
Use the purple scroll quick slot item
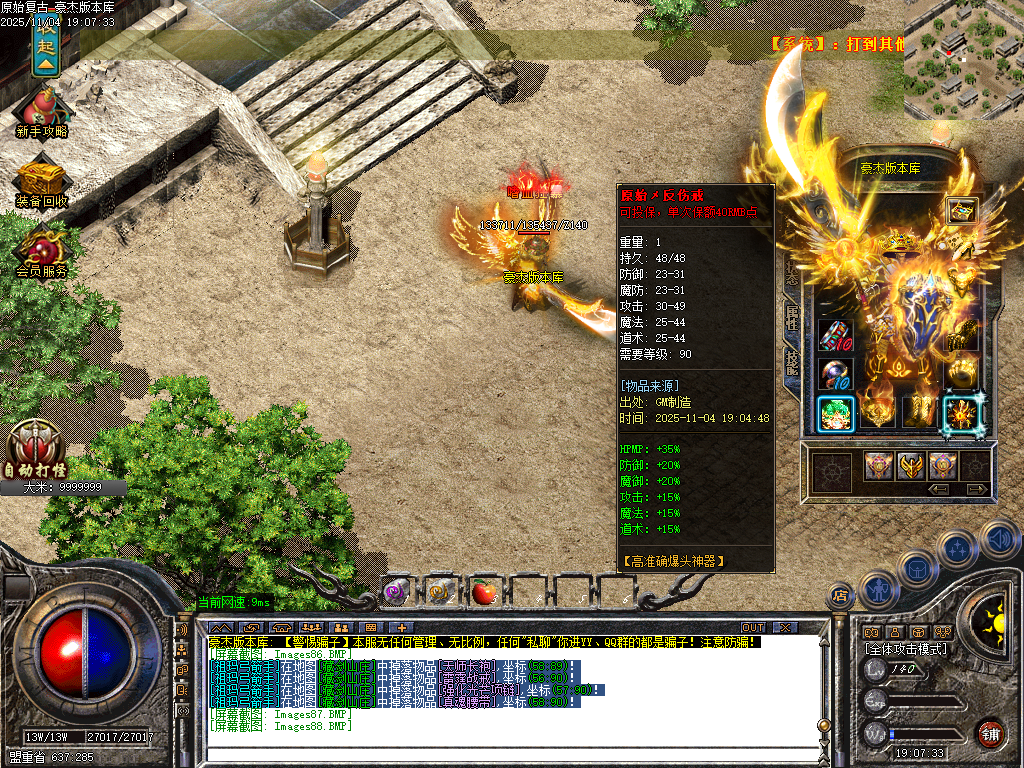click(396, 592)
